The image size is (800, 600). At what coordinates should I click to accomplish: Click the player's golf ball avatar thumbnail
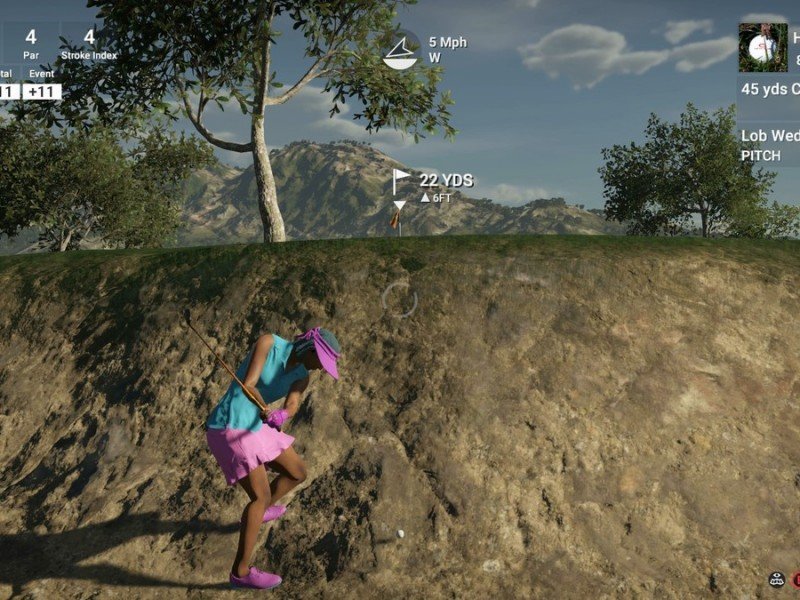click(x=763, y=48)
